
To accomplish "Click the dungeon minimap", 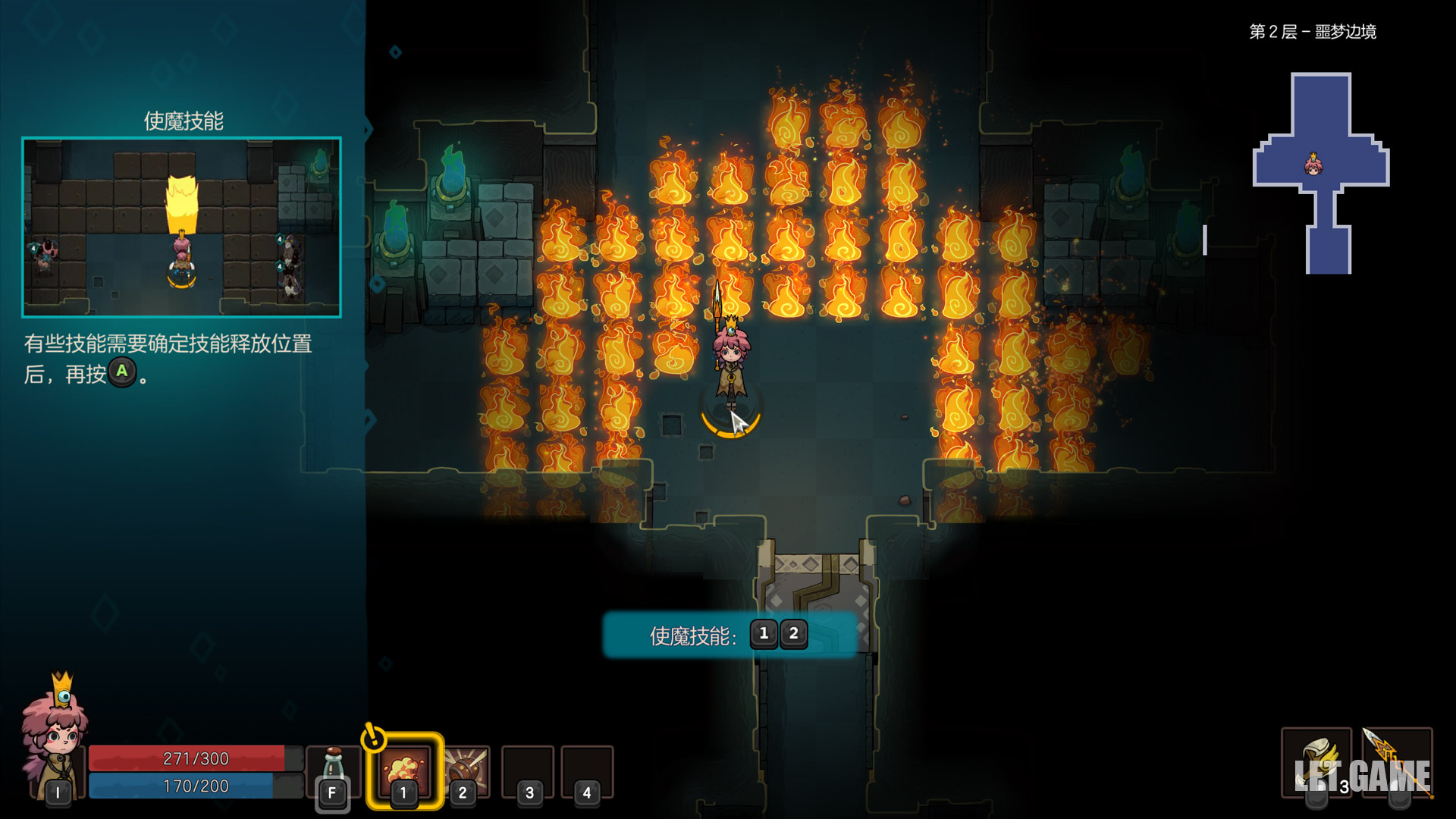I will click(1321, 173).
